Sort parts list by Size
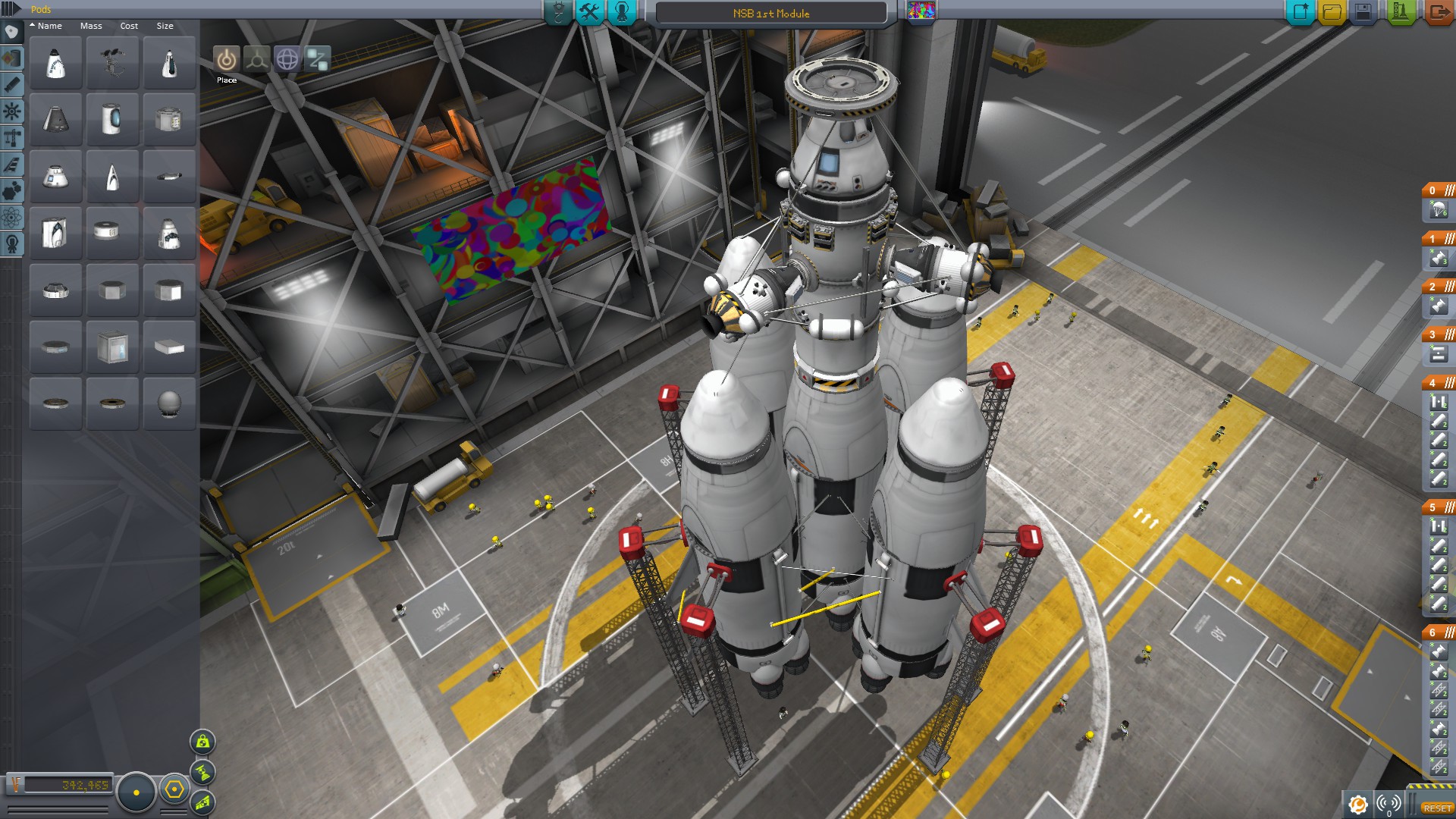The height and width of the screenshot is (819, 1456). 165,26
